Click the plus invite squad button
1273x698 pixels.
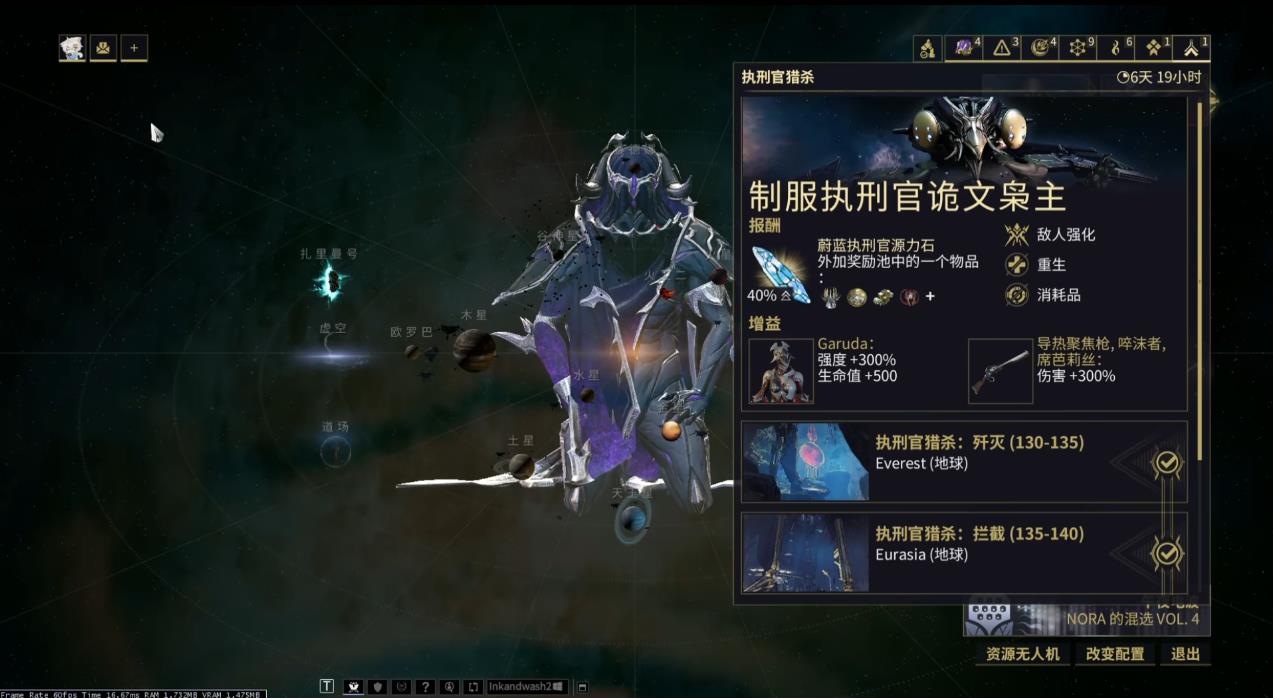click(134, 47)
